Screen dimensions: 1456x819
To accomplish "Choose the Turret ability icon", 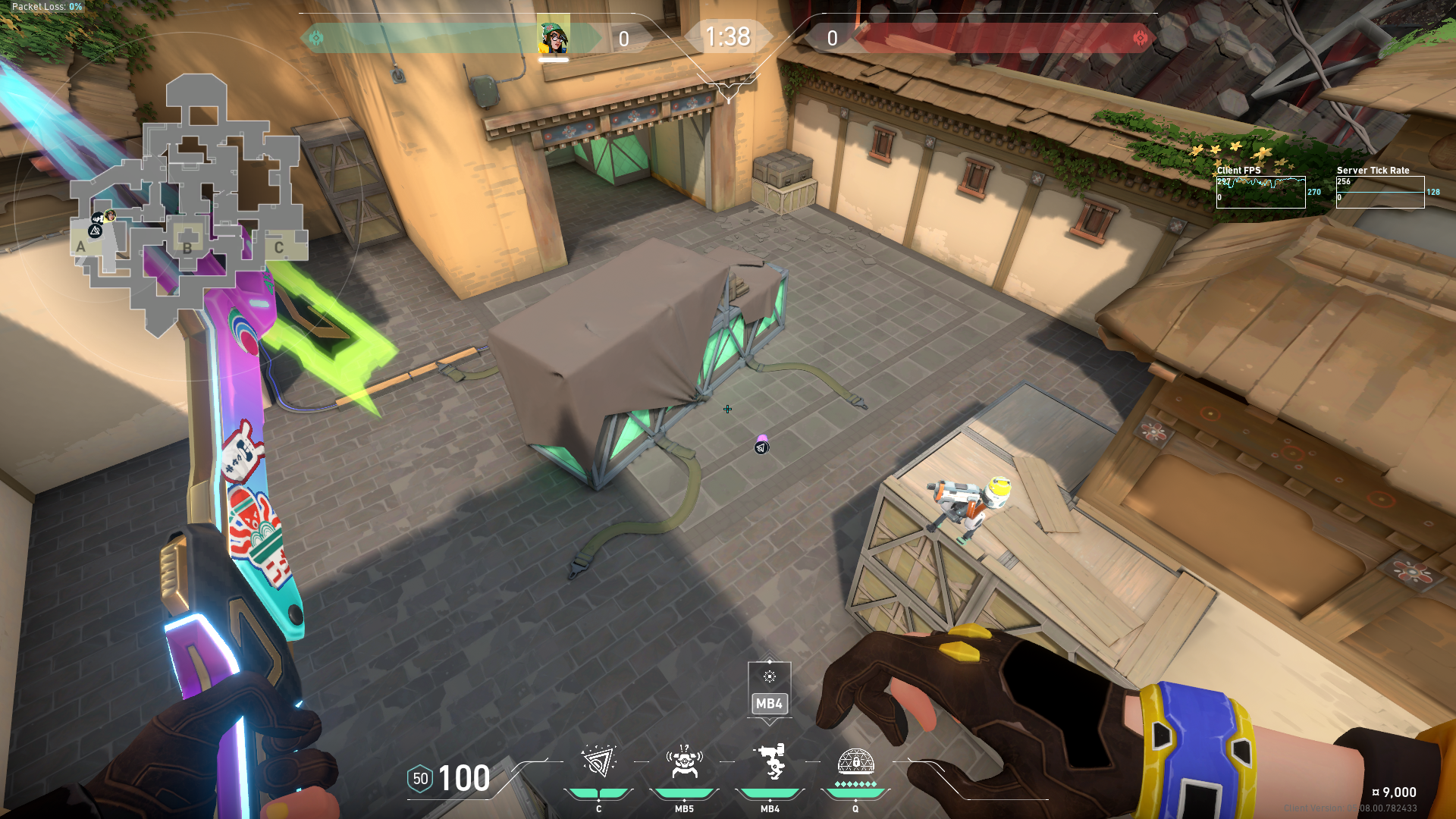I will pos(770,762).
